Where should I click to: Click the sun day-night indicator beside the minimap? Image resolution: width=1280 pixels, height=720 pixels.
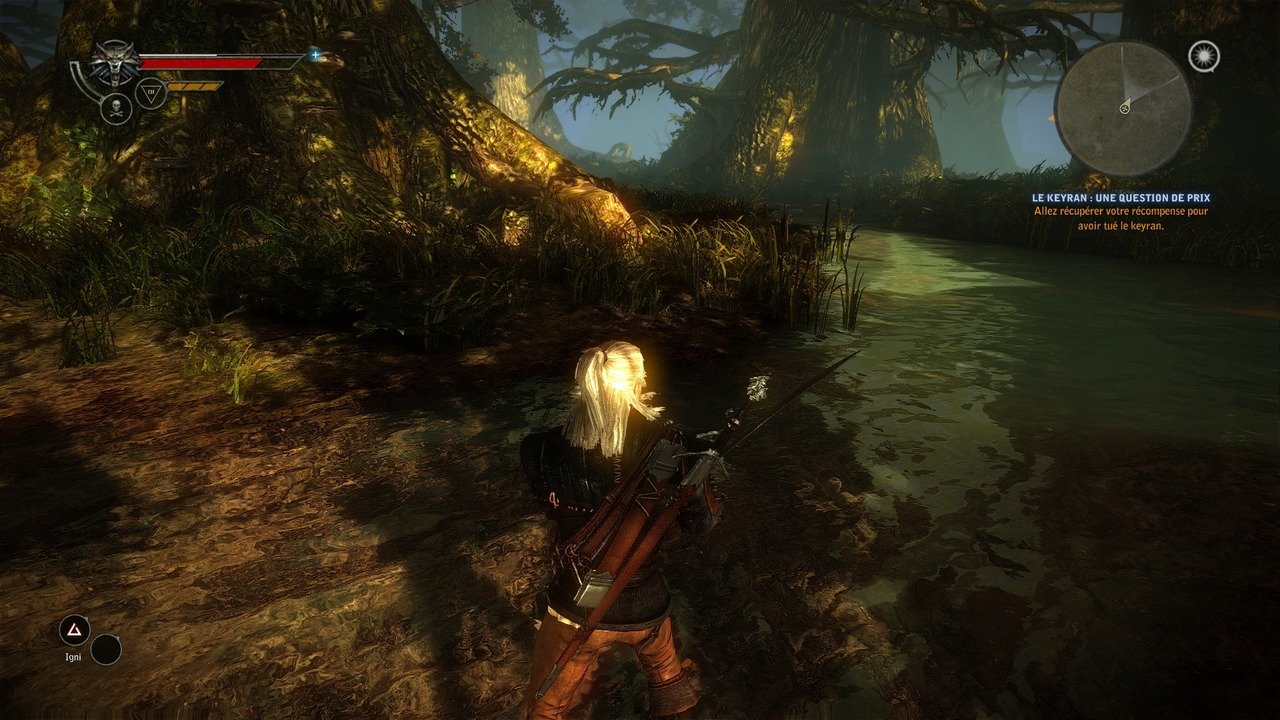1203,57
